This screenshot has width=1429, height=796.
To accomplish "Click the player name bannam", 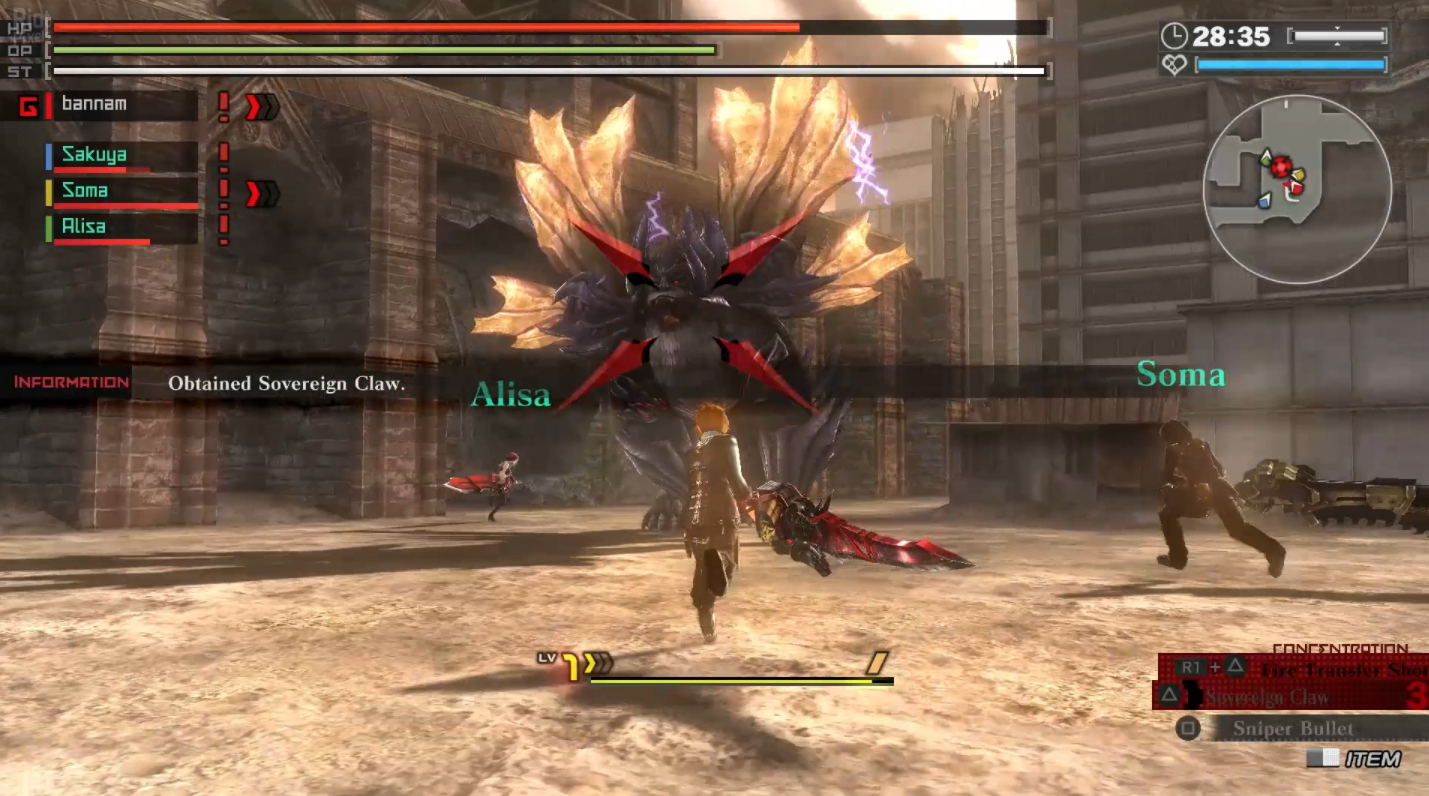I will 94,104.
